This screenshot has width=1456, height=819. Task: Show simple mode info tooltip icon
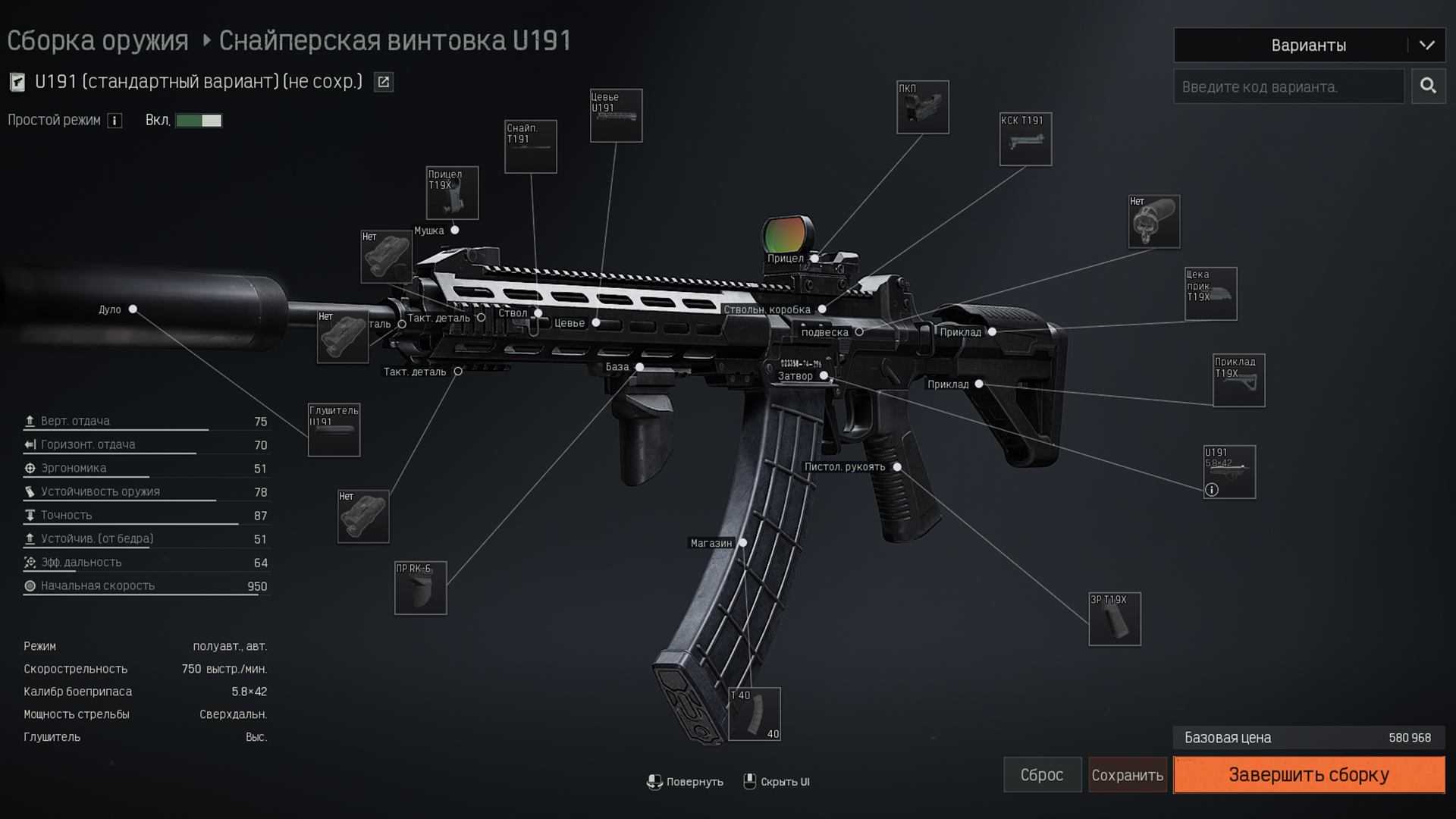click(x=115, y=121)
